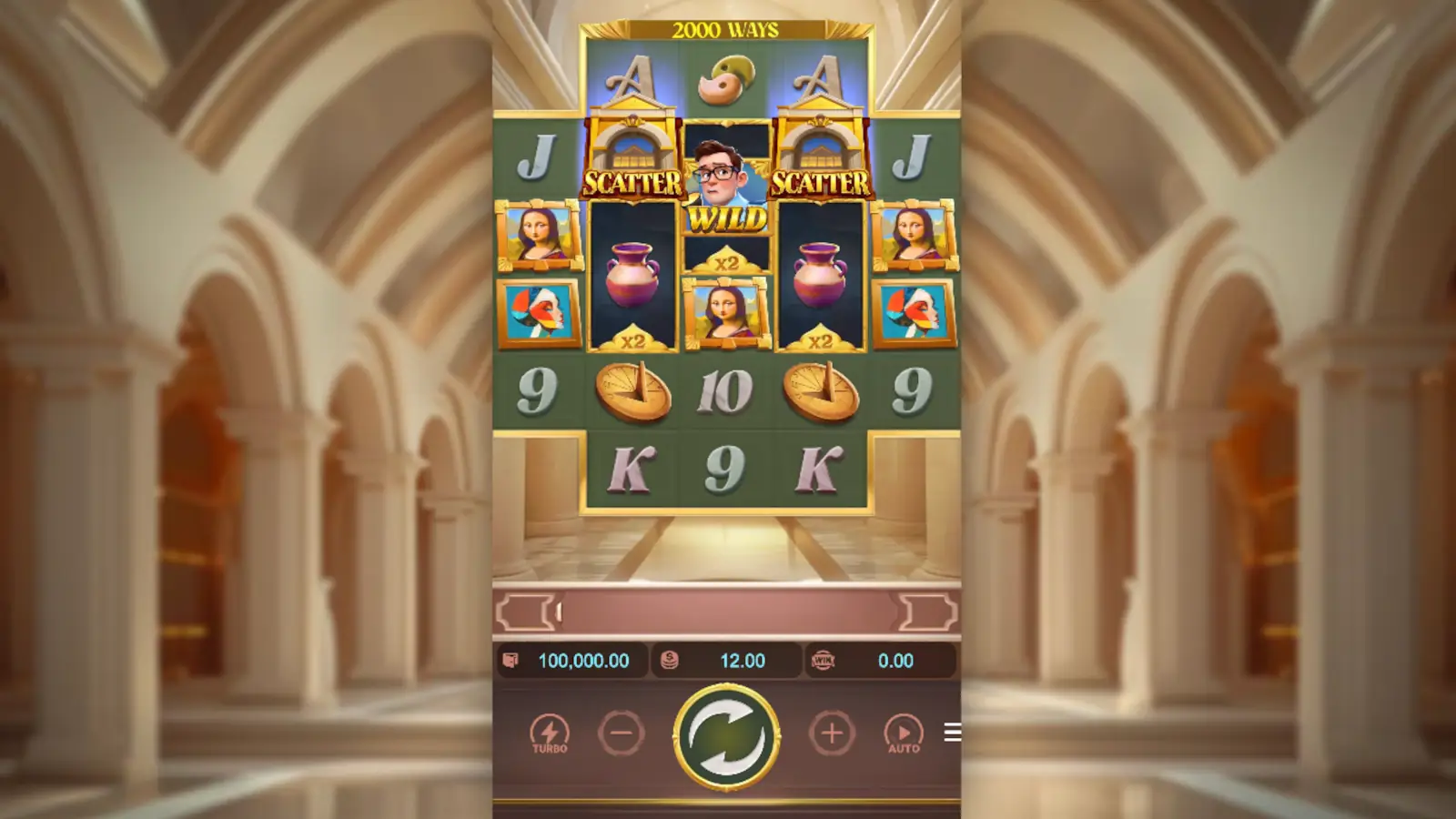
Task: Click the purple vase x2 symbol
Action: (x=634, y=273)
